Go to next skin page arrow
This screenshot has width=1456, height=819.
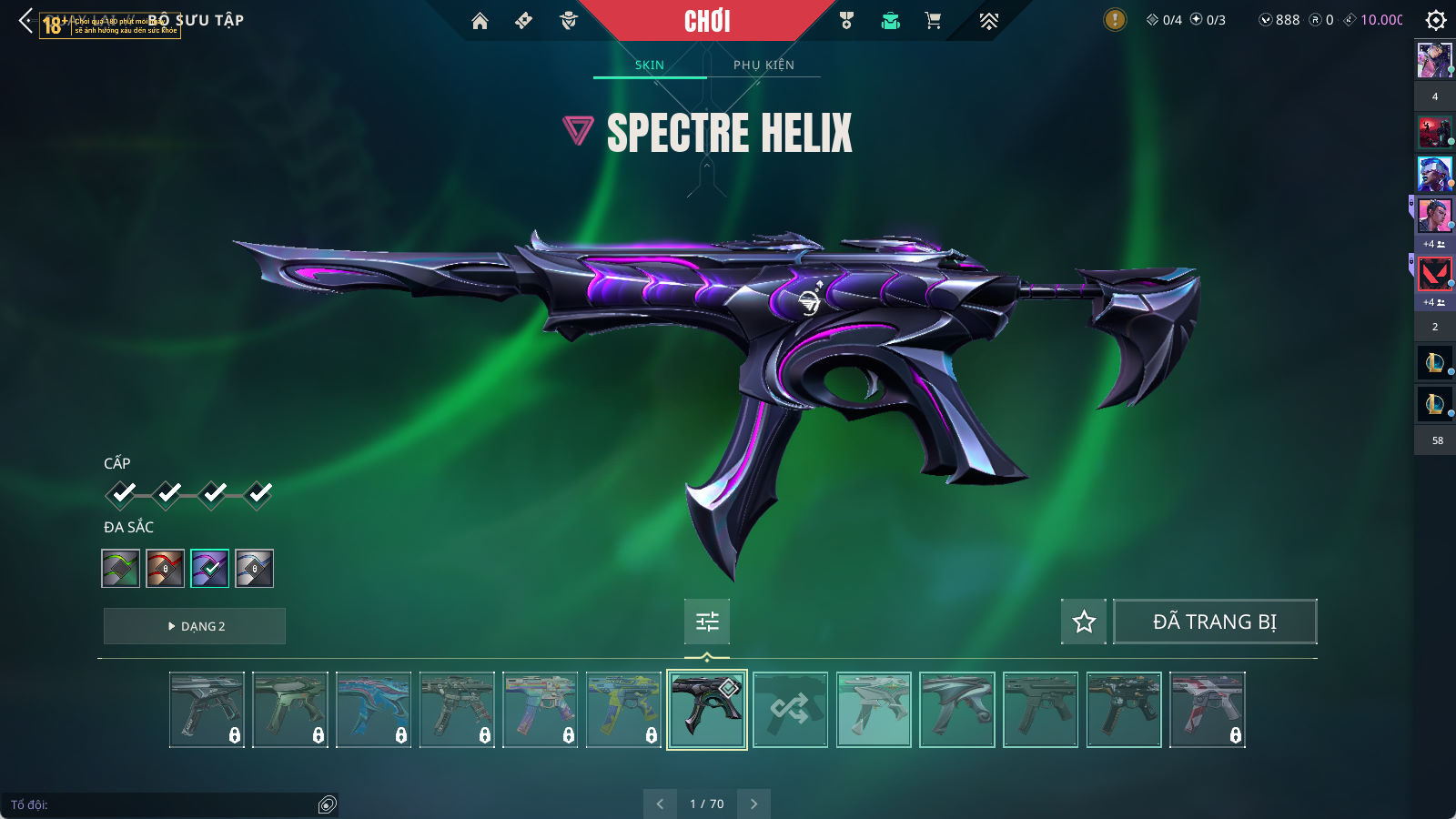point(753,804)
